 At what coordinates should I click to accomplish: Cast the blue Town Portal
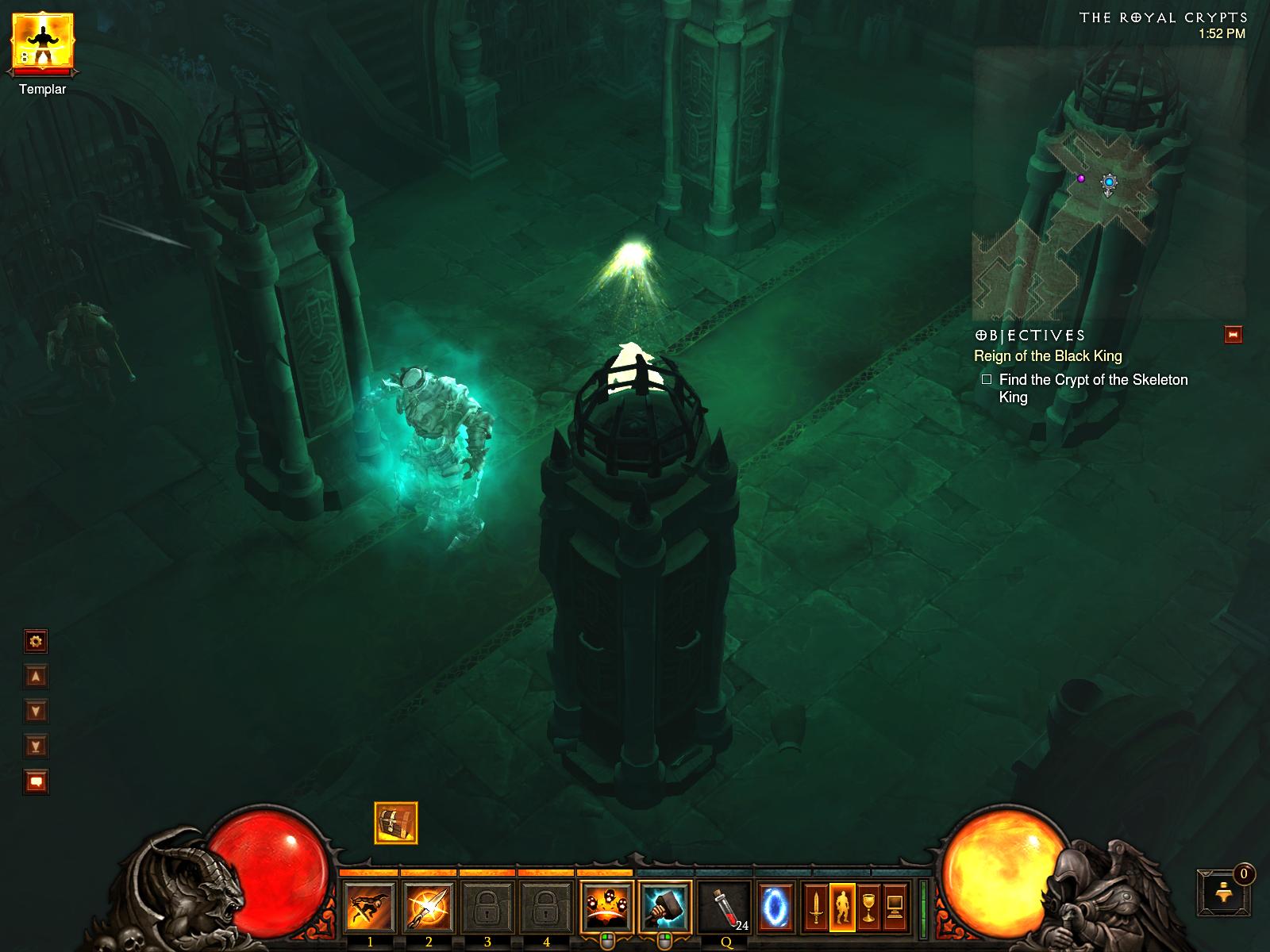(x=775, y=908)
